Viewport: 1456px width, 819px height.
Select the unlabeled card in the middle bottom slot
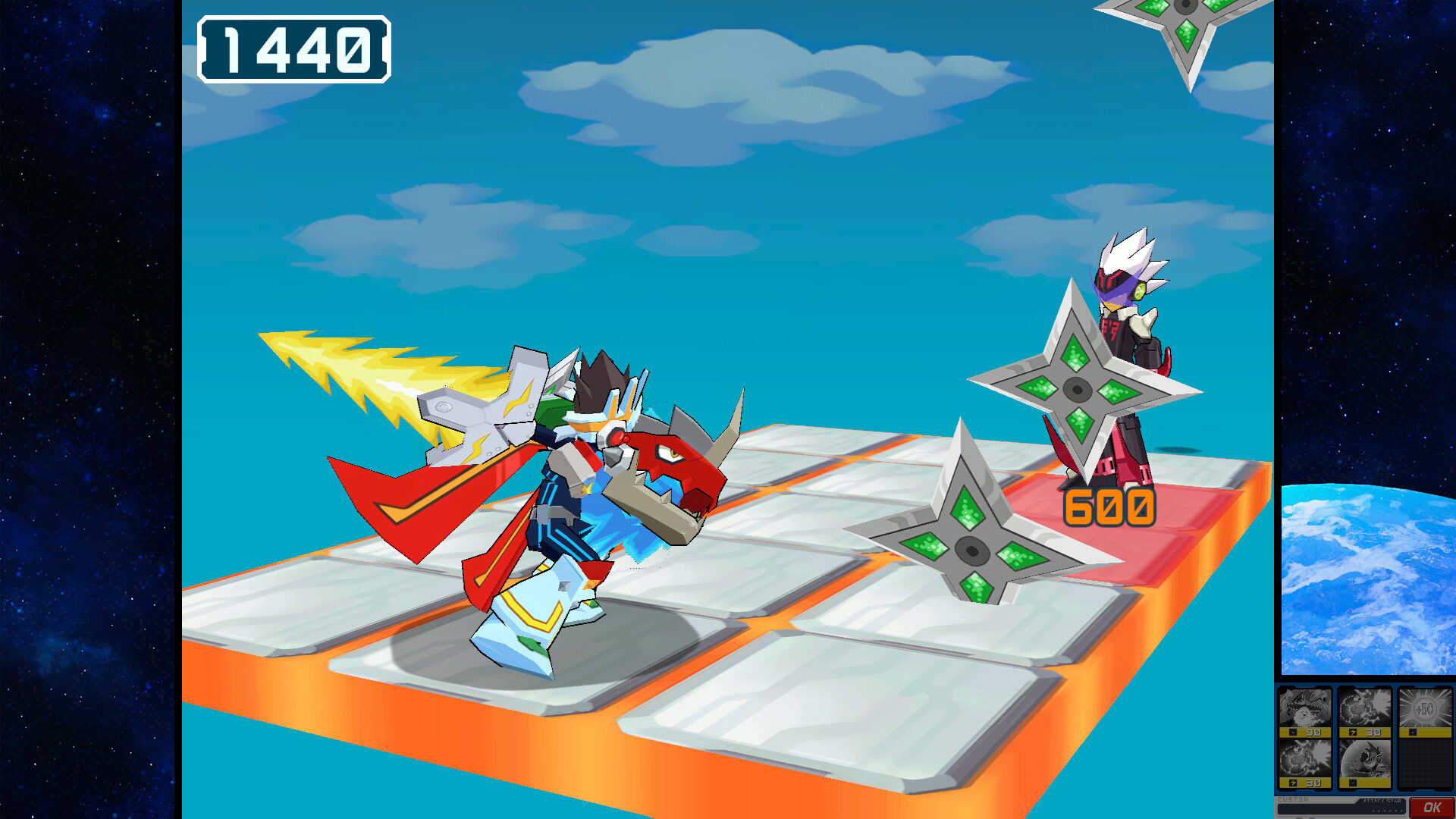[1365, 758]
